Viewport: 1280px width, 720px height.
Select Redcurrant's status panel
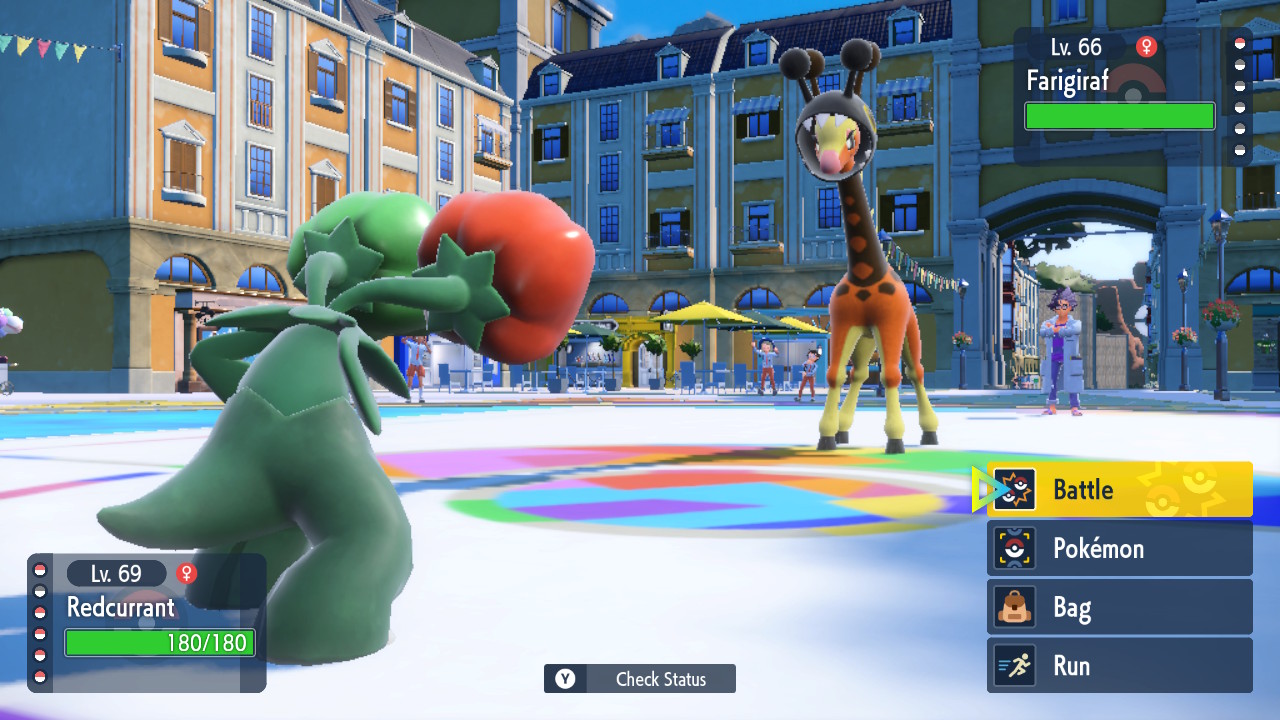pyautogui.click(x=150, y=620)
